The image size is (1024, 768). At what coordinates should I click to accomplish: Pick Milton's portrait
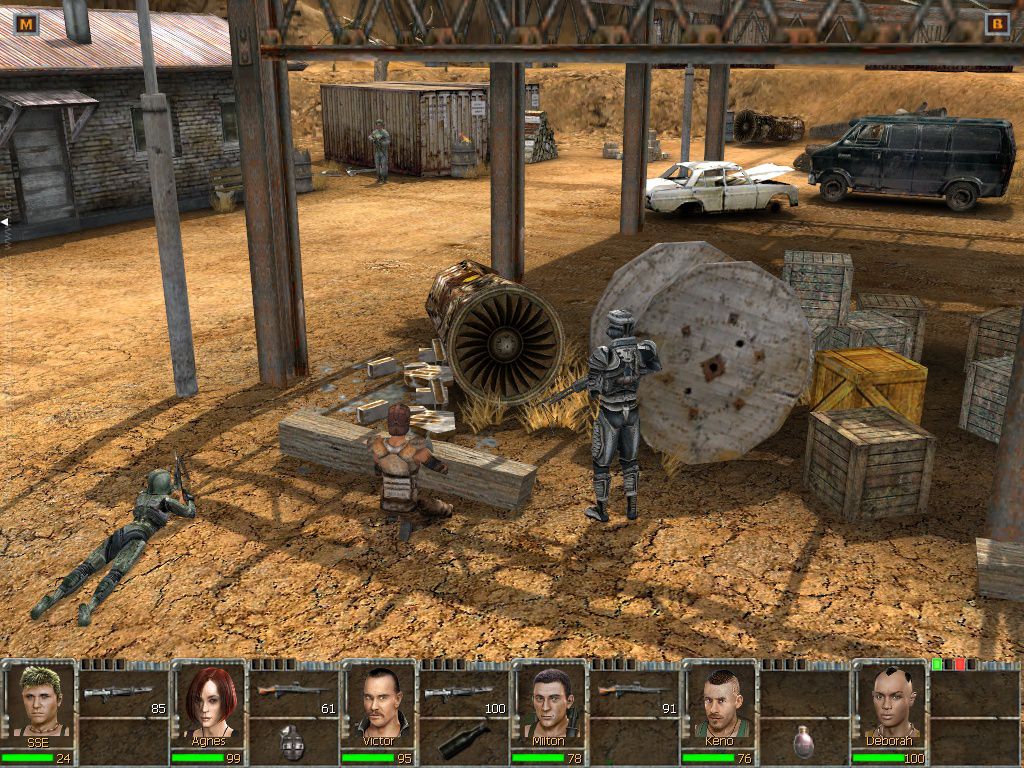click(550, 701)
